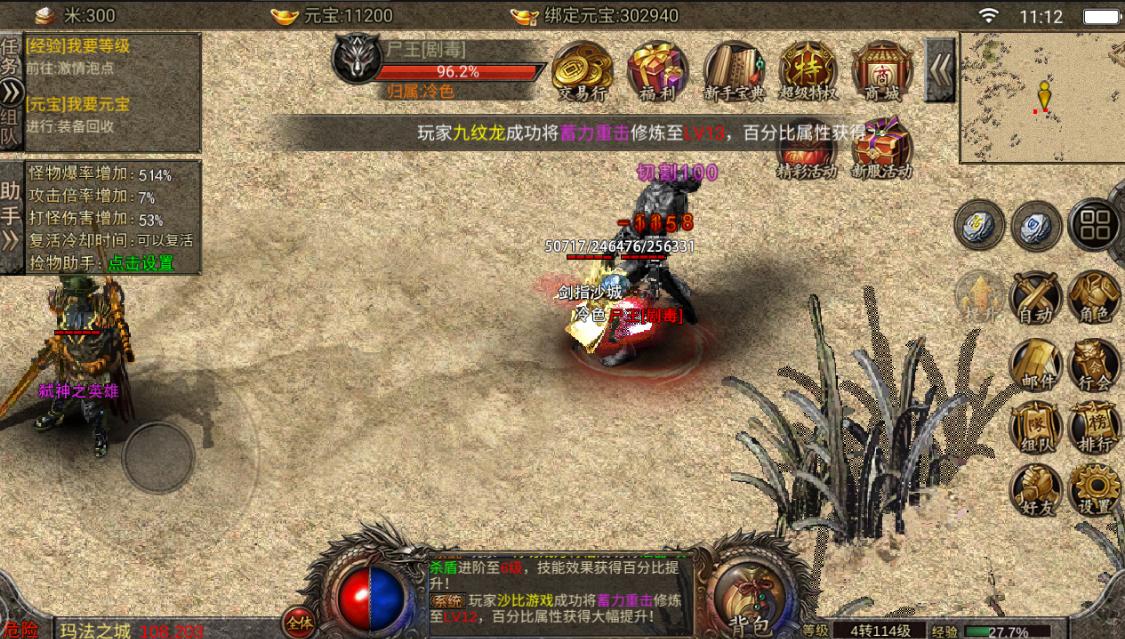
Task: Open the 好友 friends list
Action: coord(1036,490)
